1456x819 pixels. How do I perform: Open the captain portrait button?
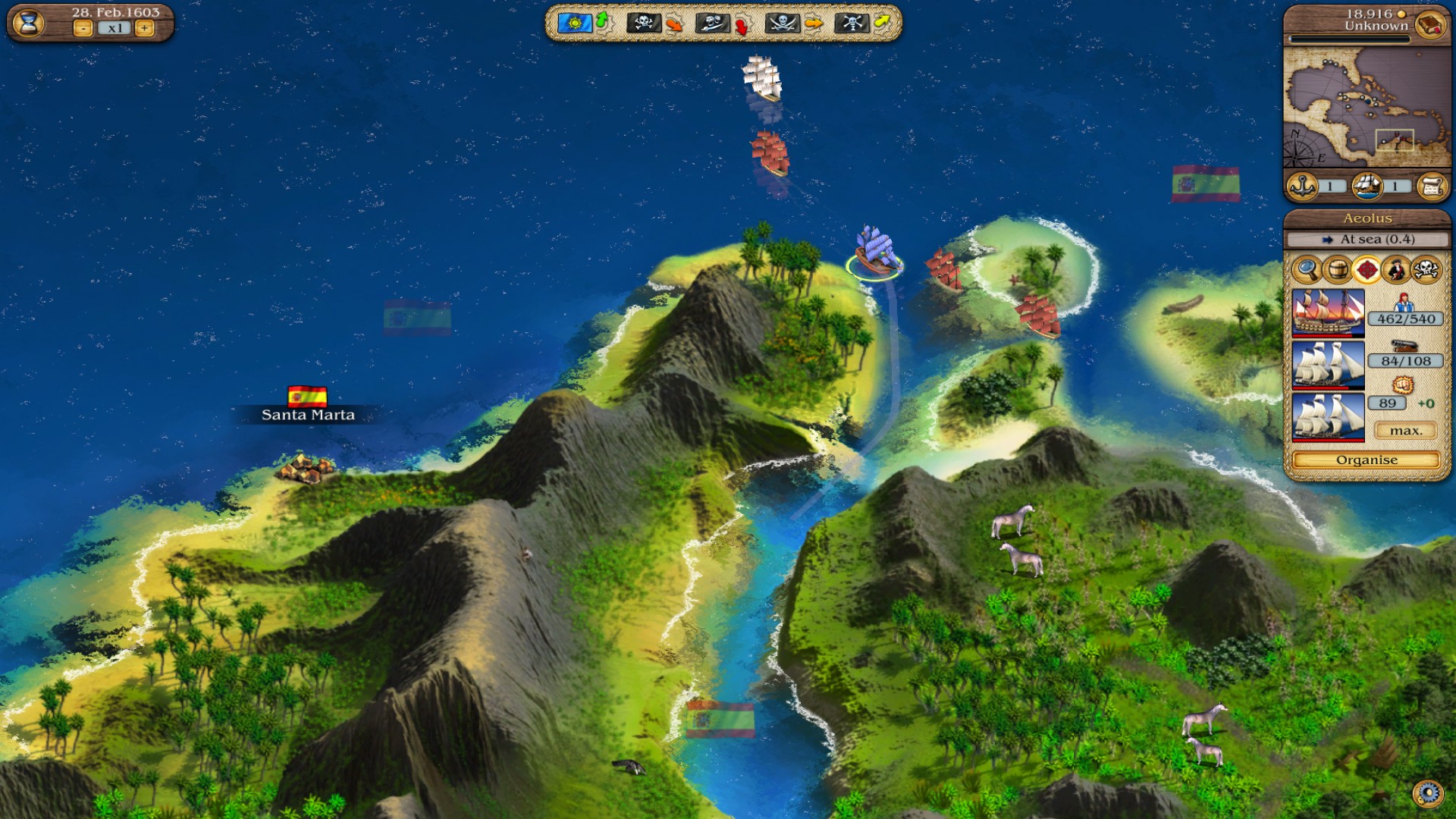pos(1396,269)
